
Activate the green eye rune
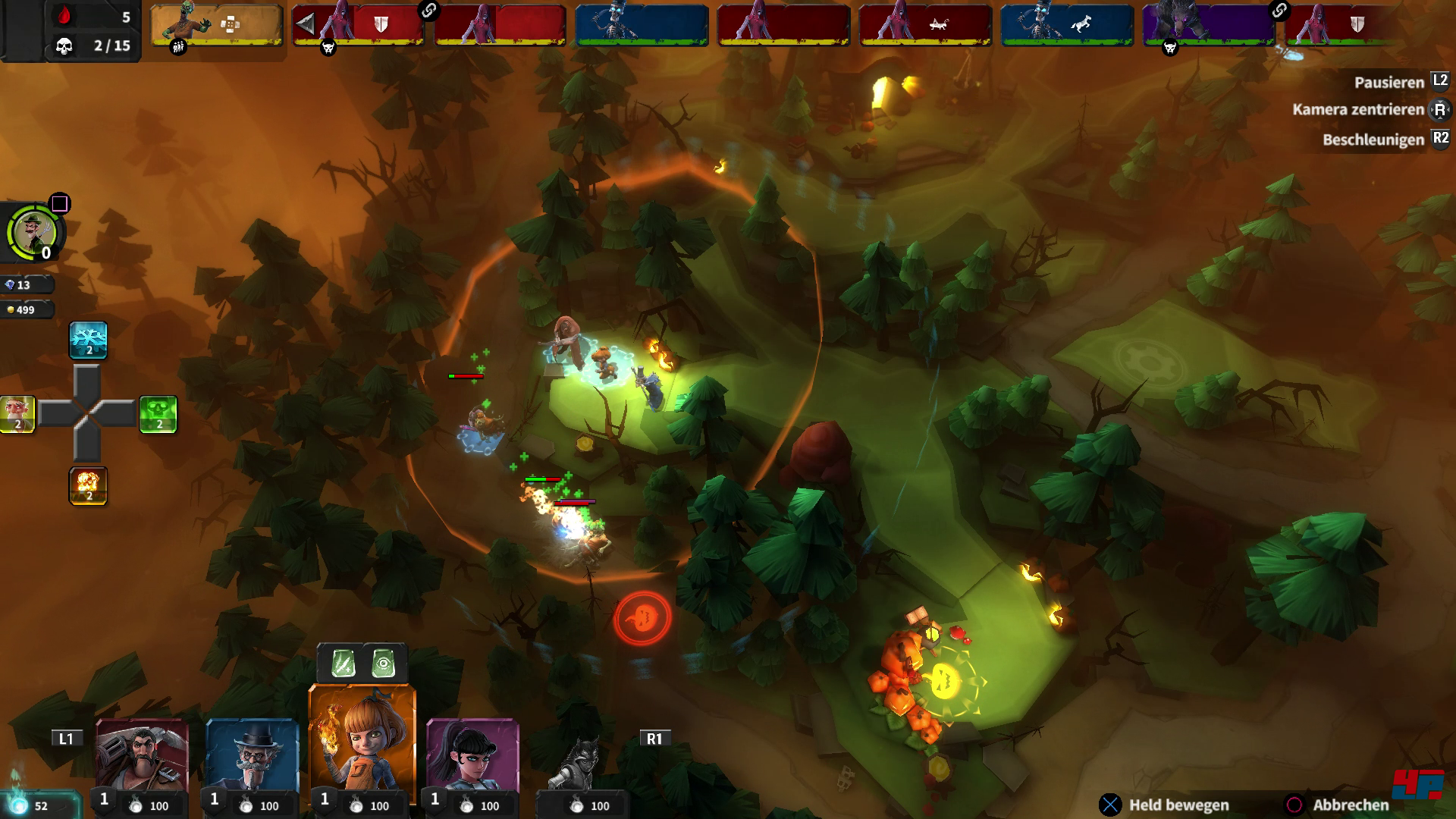pos(384,664)
